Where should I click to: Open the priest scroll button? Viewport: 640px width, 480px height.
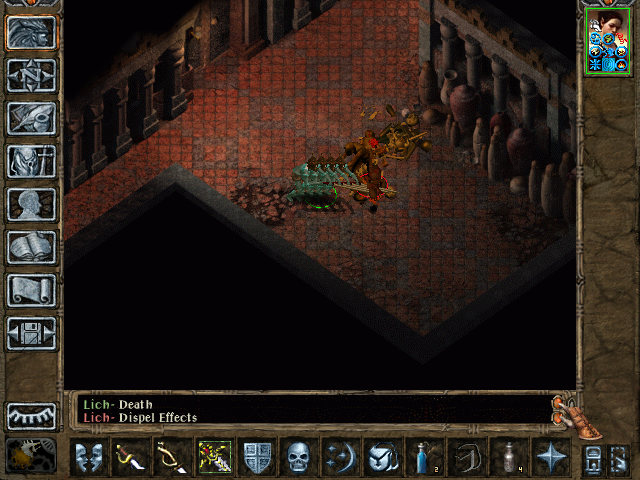pyautogui.click(x=31, y=290)
